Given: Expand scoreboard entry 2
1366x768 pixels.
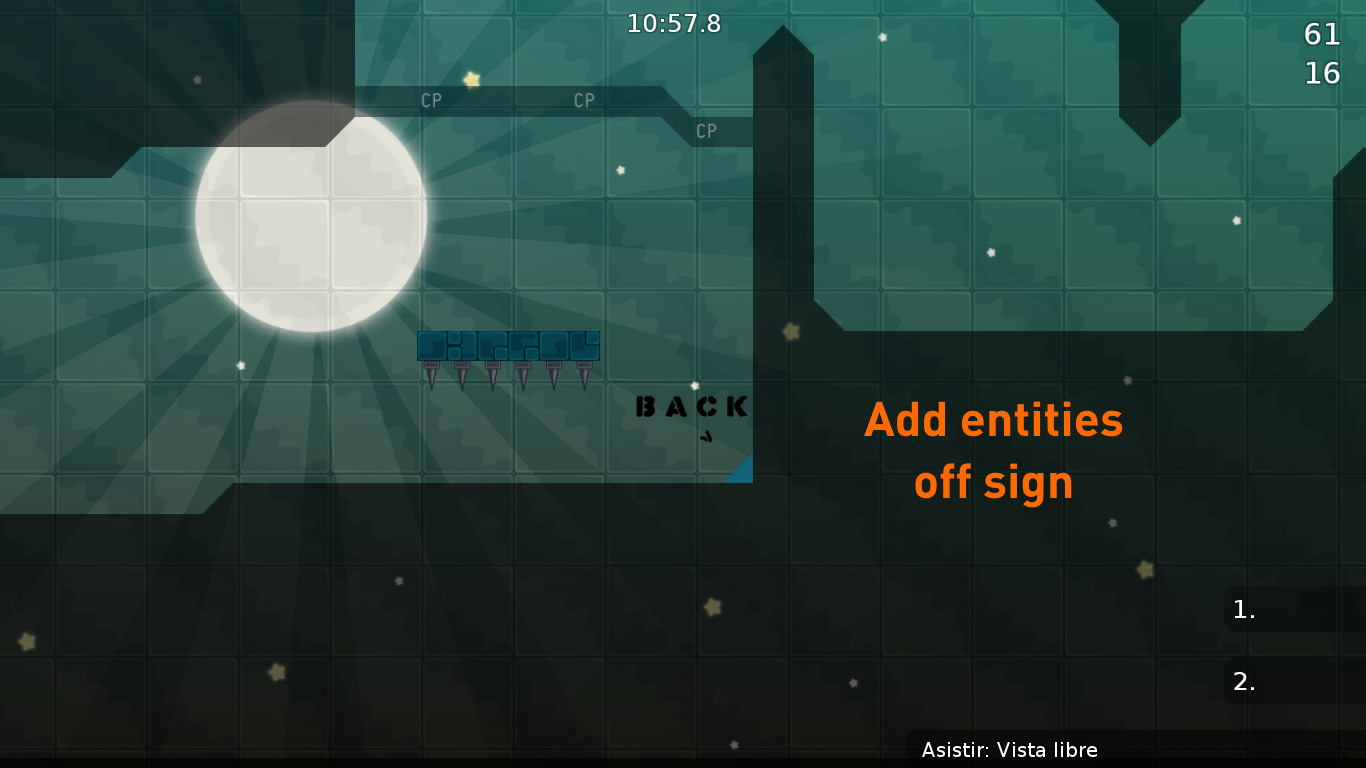Looking at the screenshot, I should coord(1243,681).
